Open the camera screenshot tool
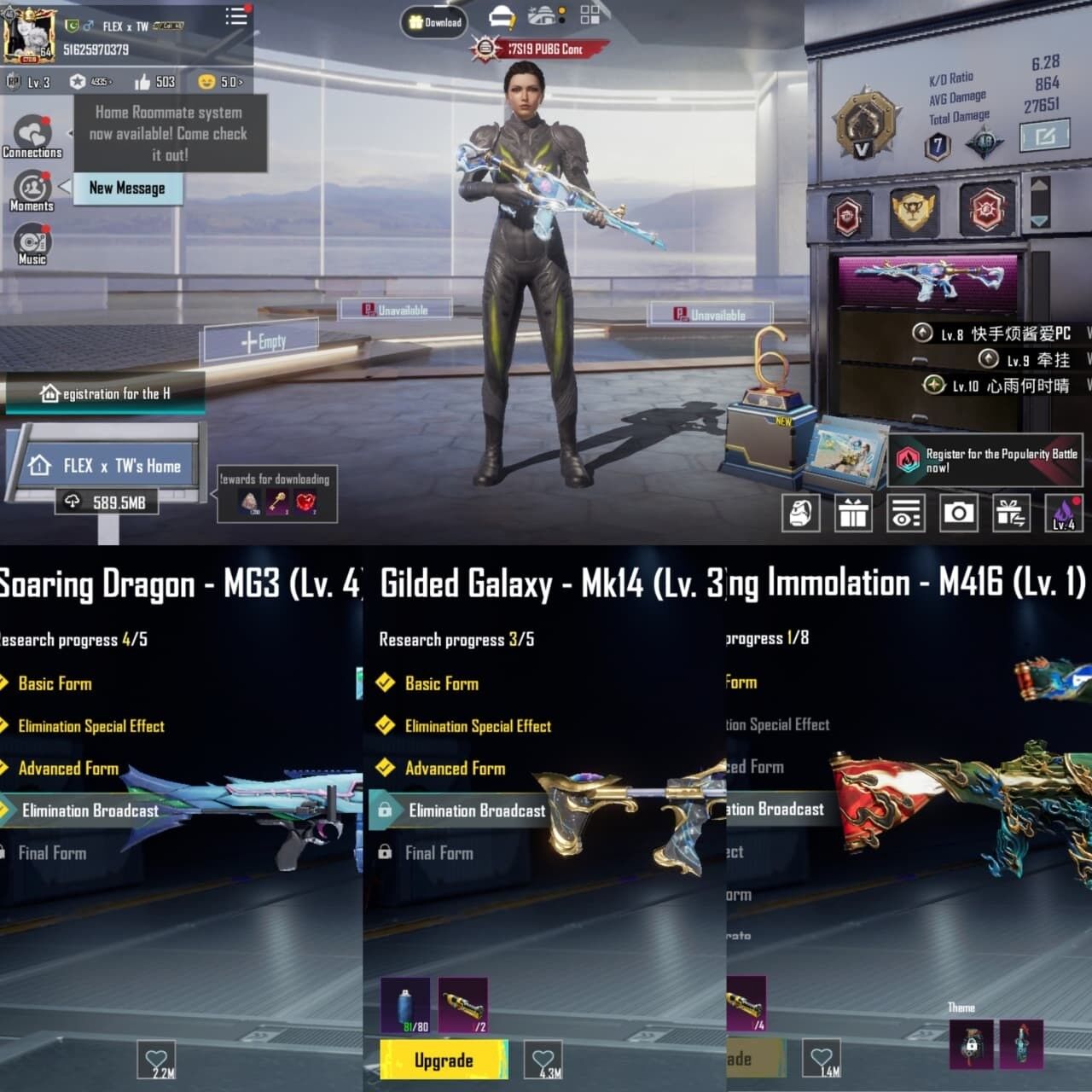 point(959,514)
